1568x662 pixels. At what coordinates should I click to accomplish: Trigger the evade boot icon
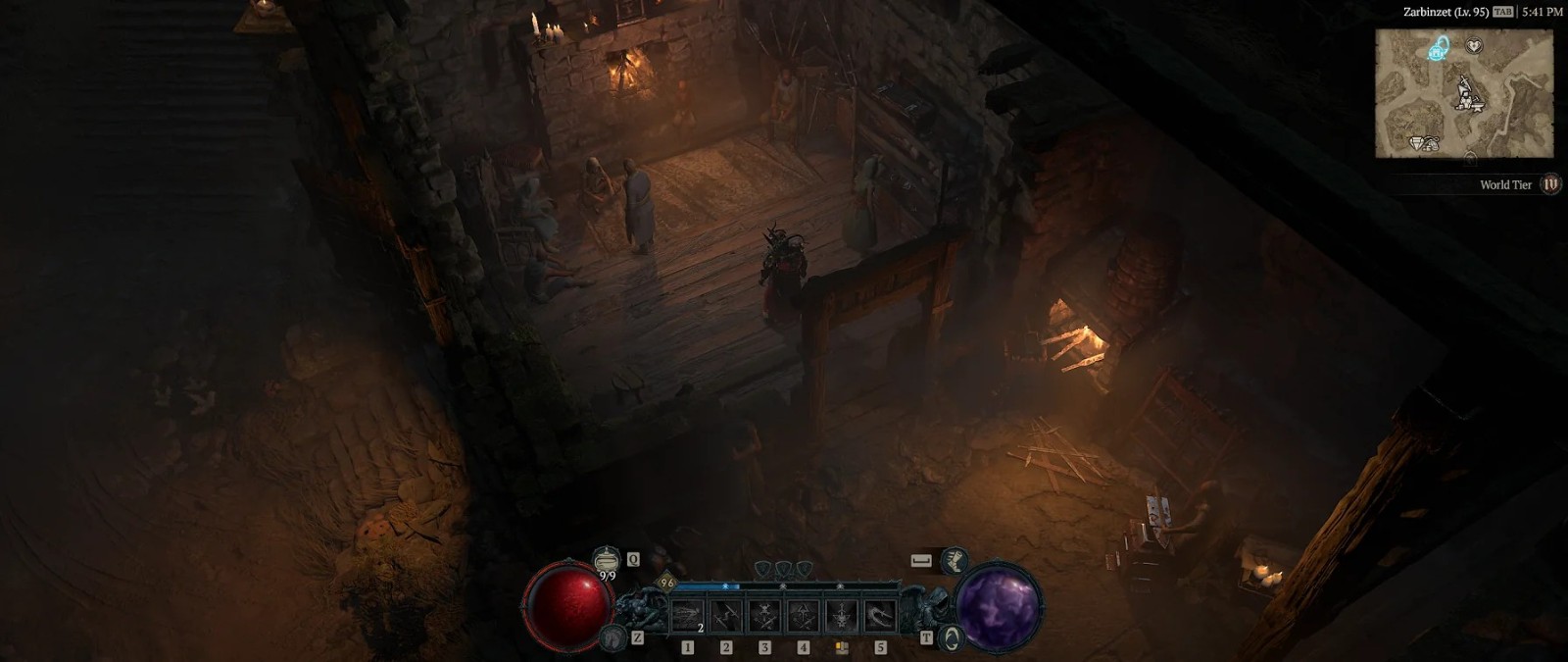tap(954, 560)
